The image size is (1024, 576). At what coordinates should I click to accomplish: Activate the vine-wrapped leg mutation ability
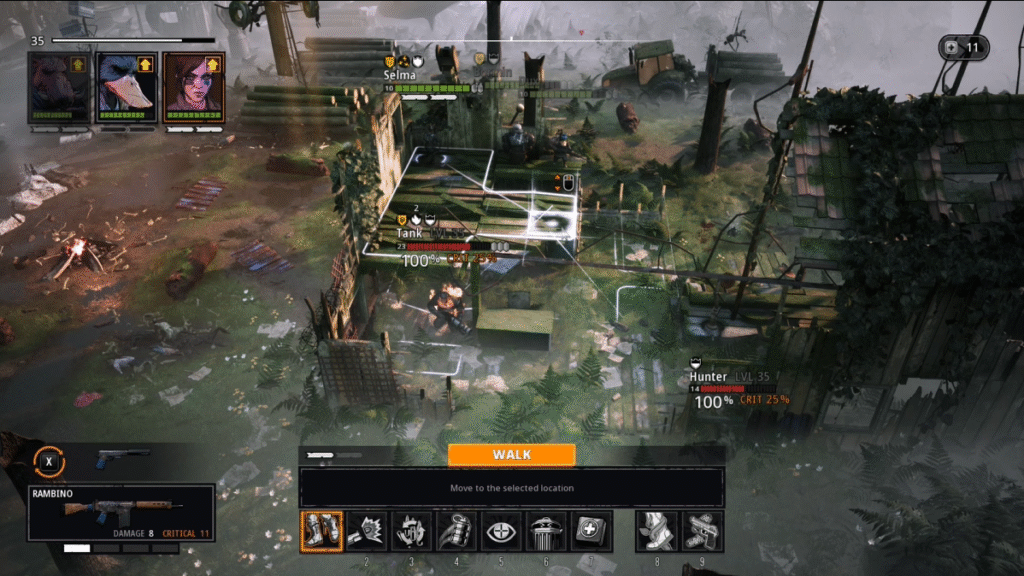click(657, 531)
